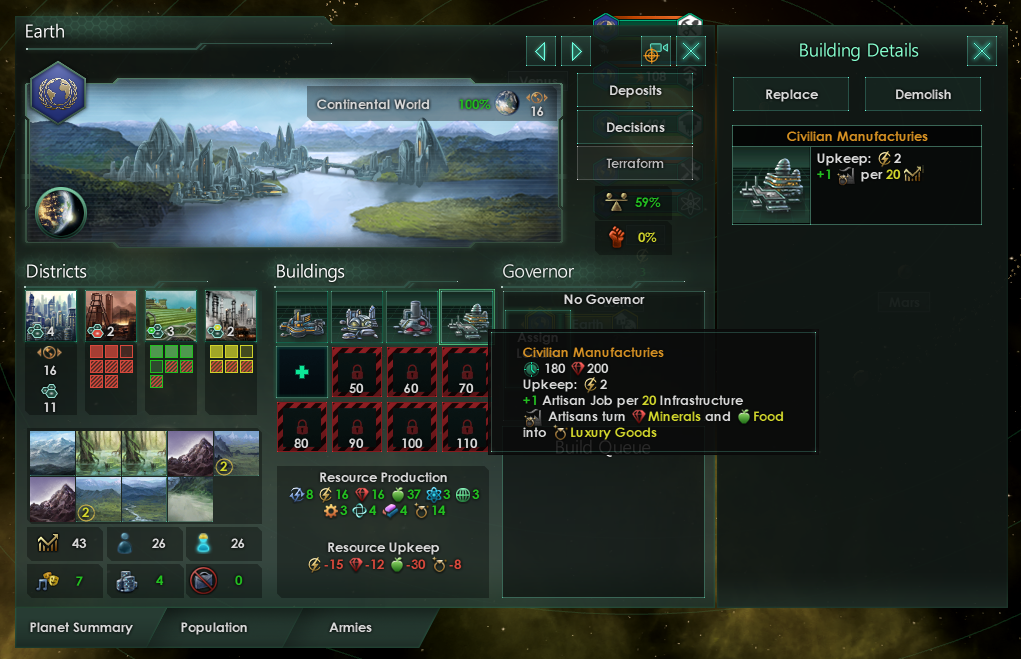Click the Replace building button
This screenshot has width=1021, height=659.
click(791, 95)
